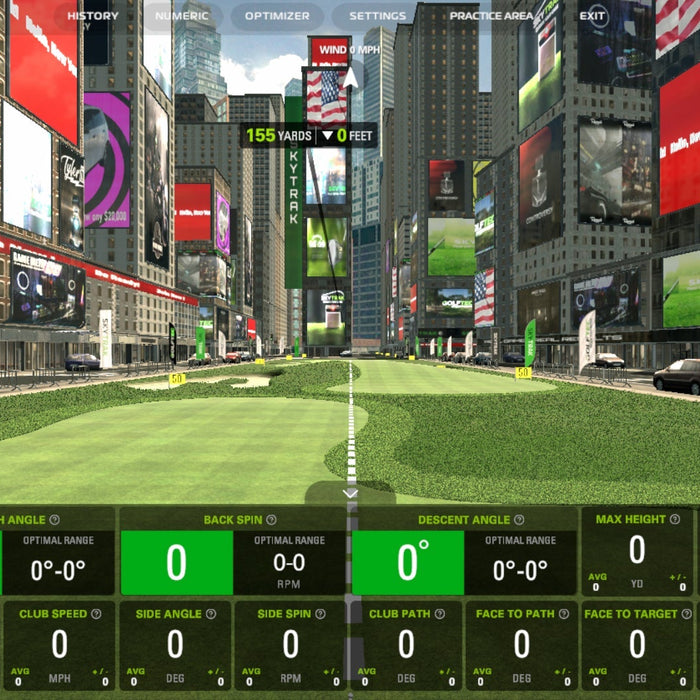Show help for Face to Target
The height and width of the screenshot is (700, 700).
(685, 614)
